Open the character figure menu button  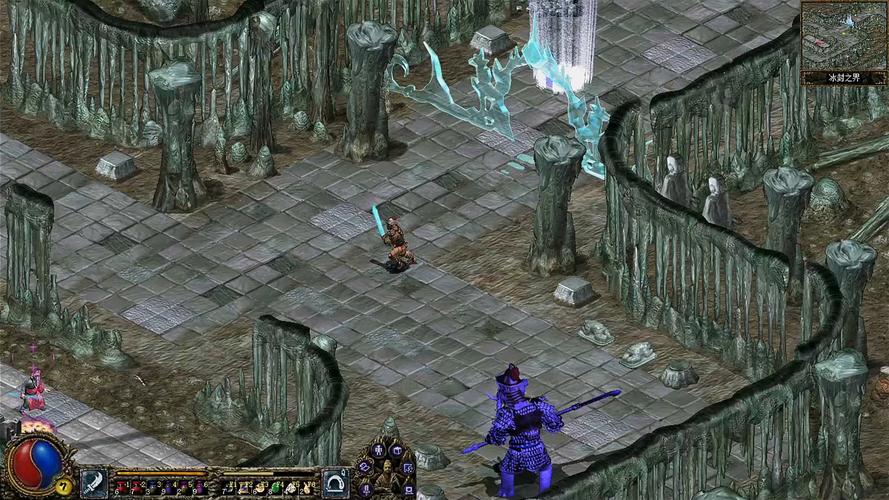(379, 450)
